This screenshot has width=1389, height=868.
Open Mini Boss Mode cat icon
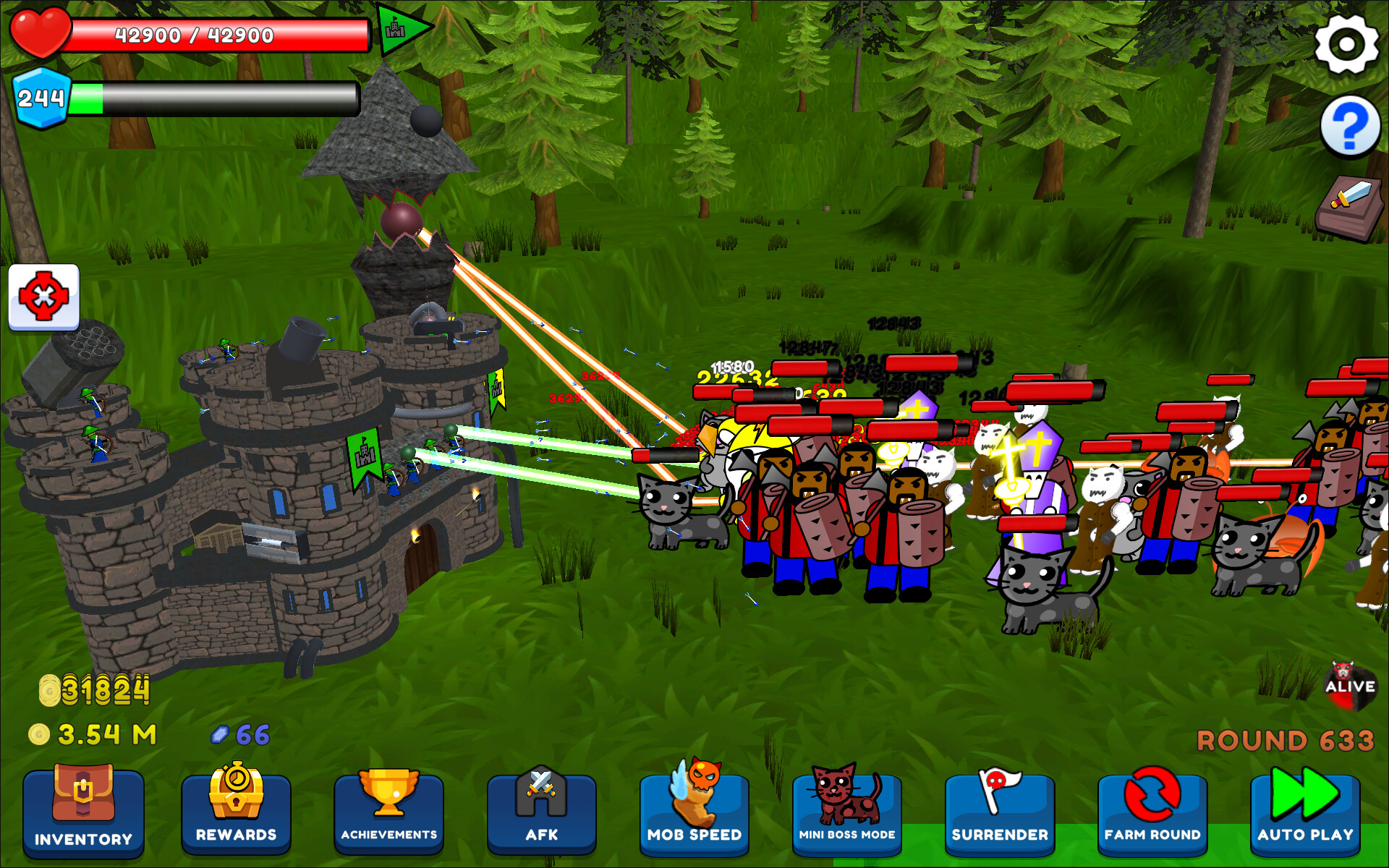coord(846,796)
